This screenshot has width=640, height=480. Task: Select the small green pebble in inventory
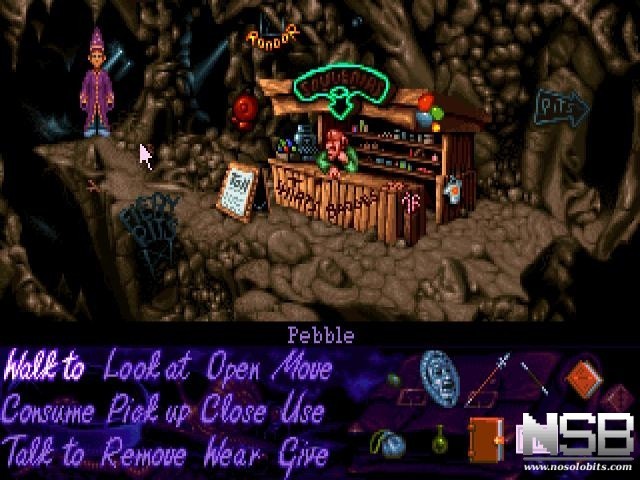tap(393, 381)
